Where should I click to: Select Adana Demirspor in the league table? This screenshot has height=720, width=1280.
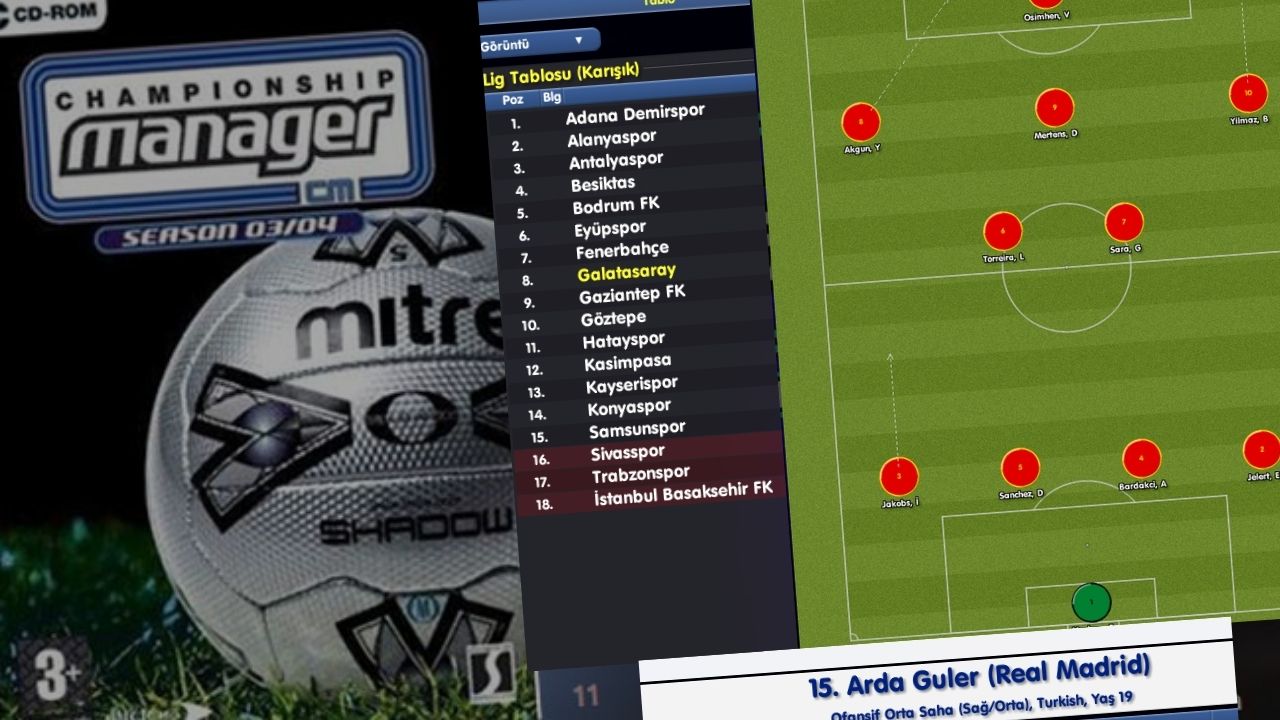635,116
